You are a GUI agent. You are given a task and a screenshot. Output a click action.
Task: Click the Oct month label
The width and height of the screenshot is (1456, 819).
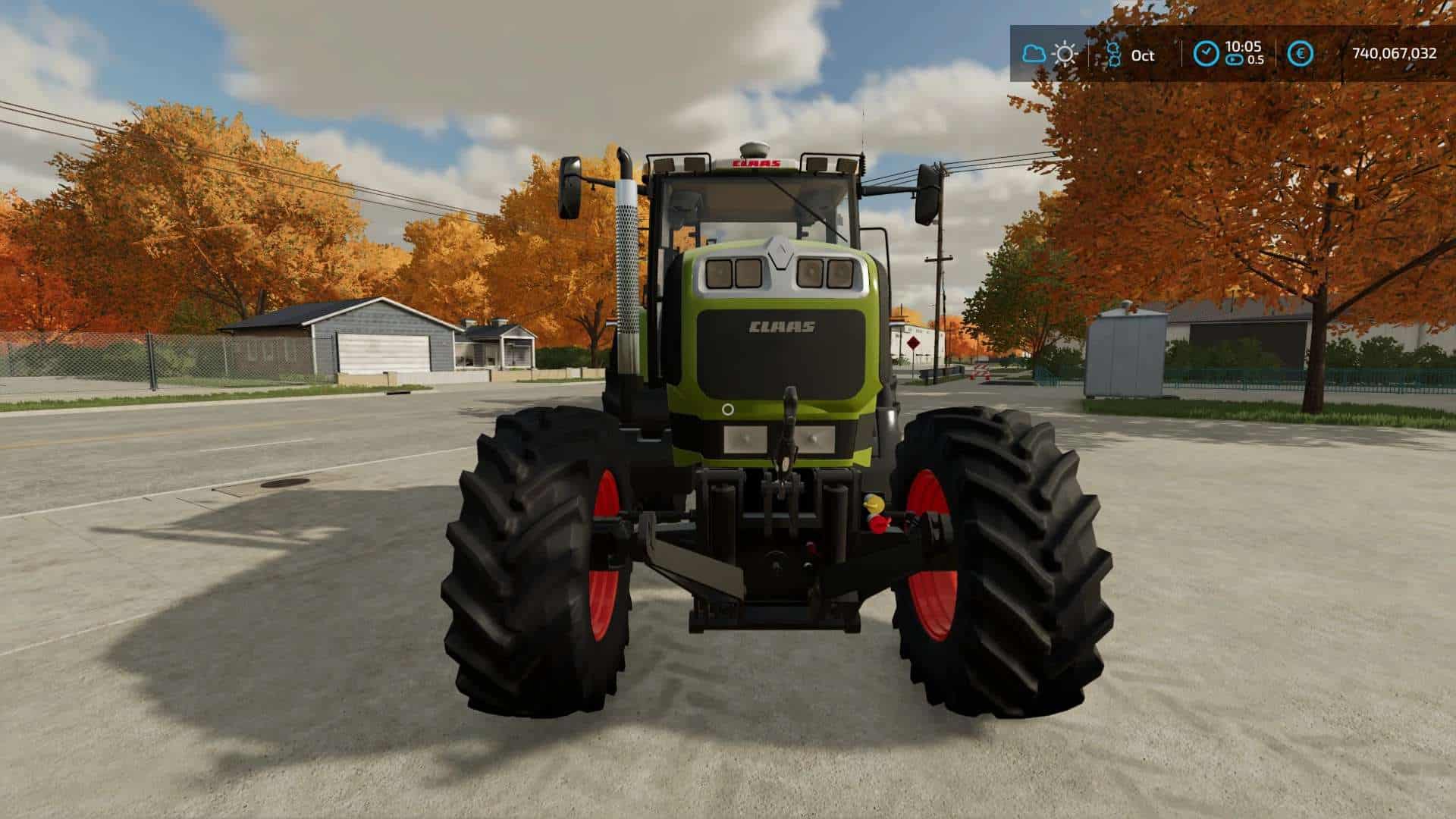coord(1142,55)
